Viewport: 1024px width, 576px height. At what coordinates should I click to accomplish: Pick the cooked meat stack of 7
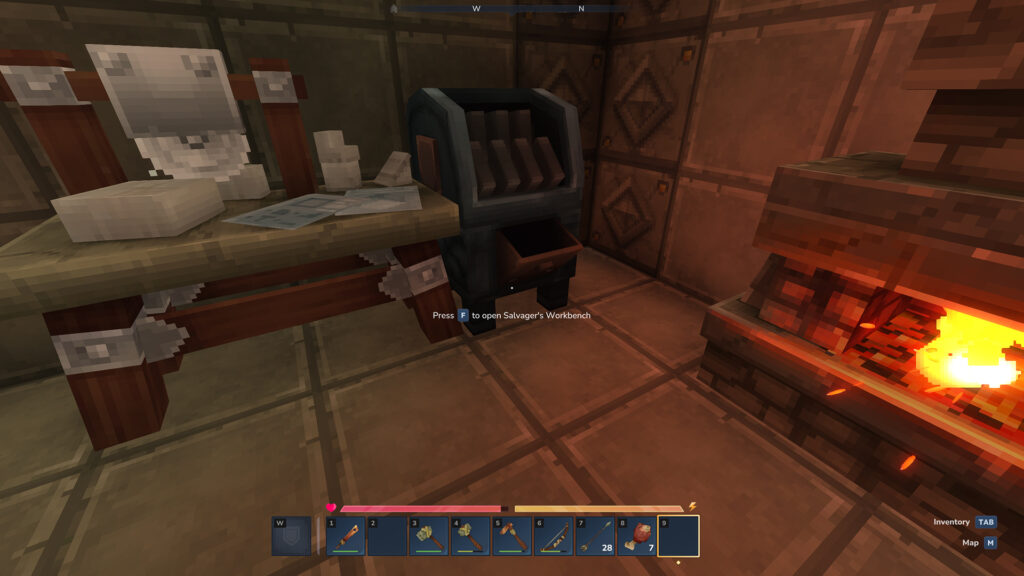point(636,536)
